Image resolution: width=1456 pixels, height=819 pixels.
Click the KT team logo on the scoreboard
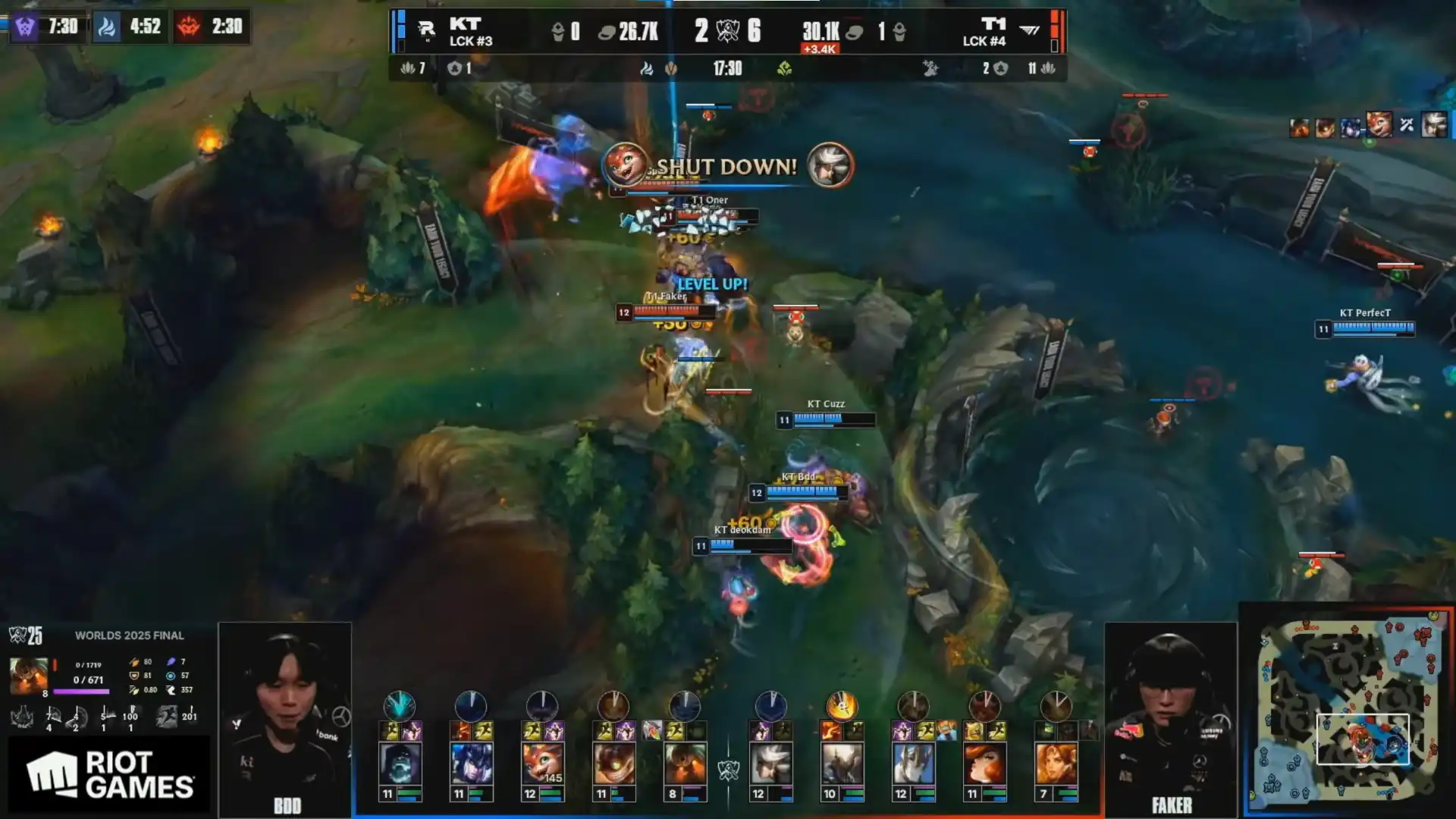426,30
